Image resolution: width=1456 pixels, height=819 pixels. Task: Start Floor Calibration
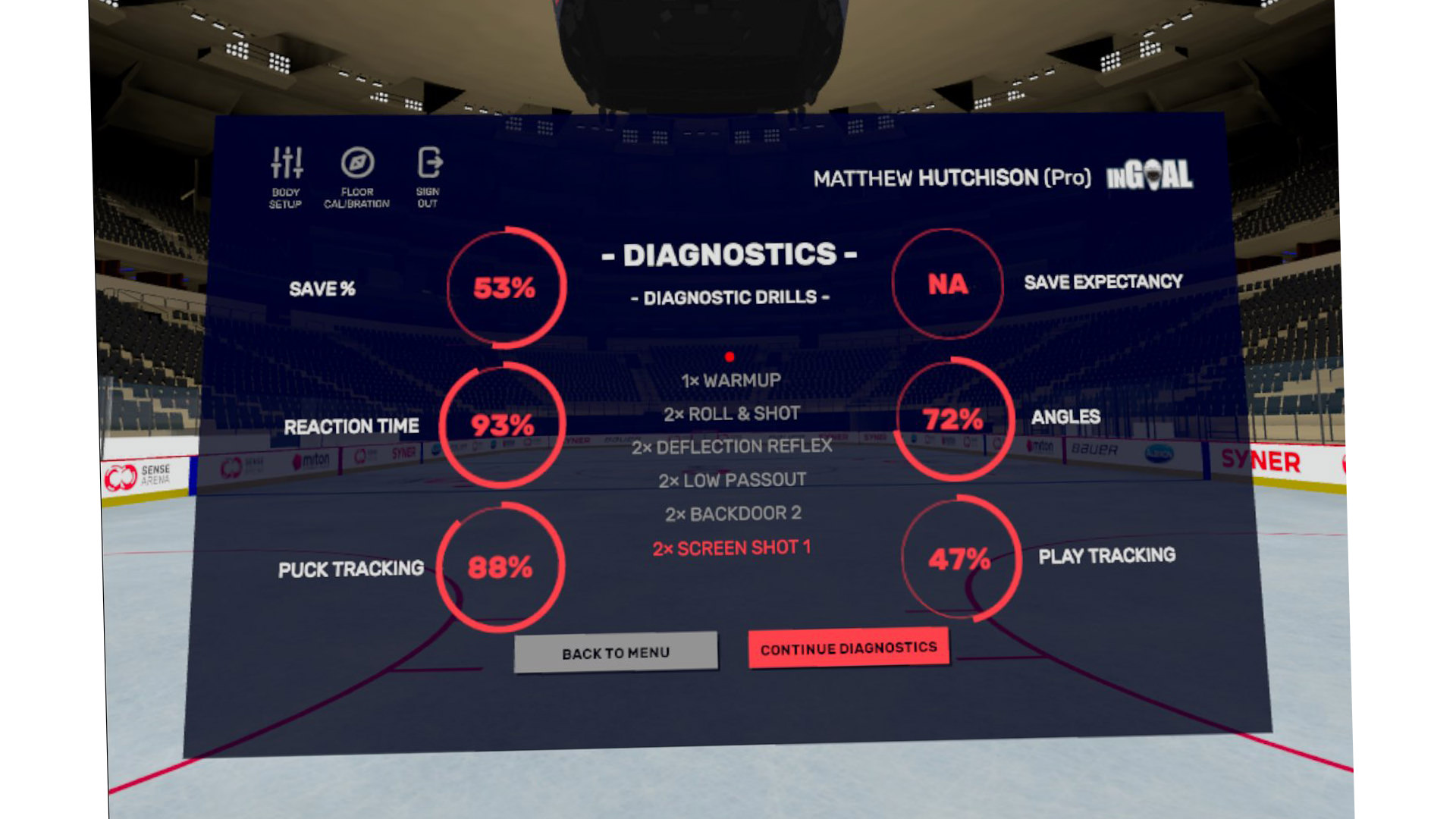coord(357,176)
